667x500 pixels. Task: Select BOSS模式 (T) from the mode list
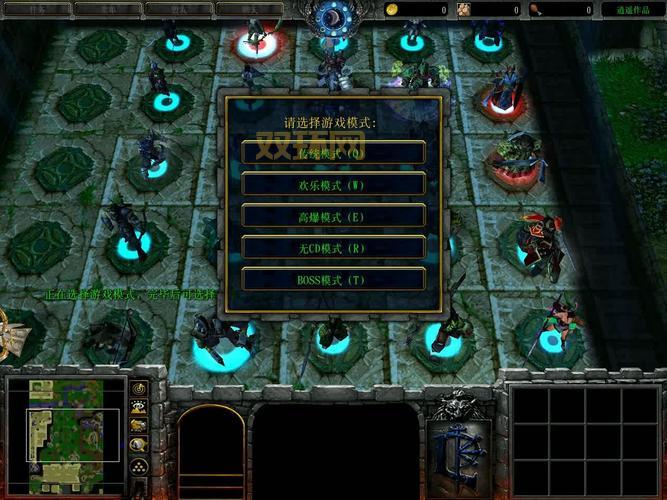(x=333, y=280)
